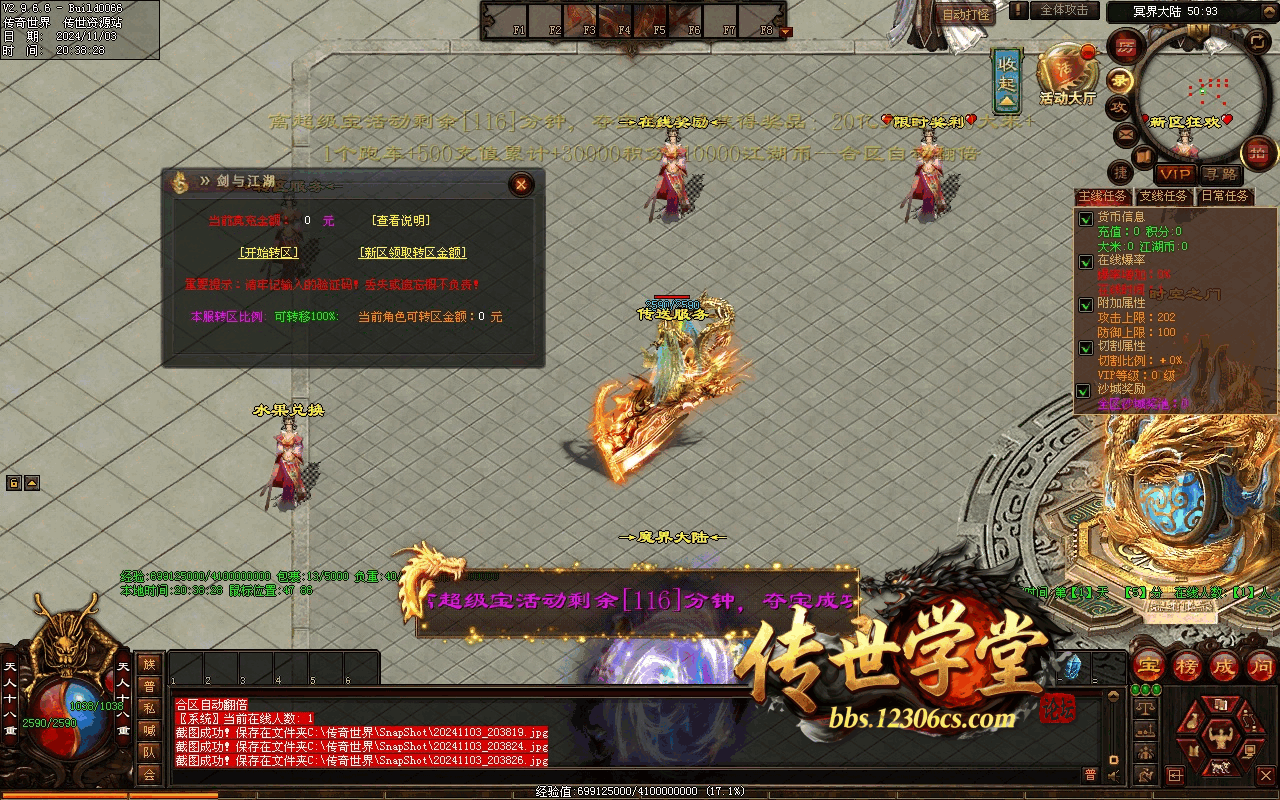The height and width of the screenshot is (800, 1280).
Task: Open the VIP button below the minimap
Action: click(x=1175, y=174)
